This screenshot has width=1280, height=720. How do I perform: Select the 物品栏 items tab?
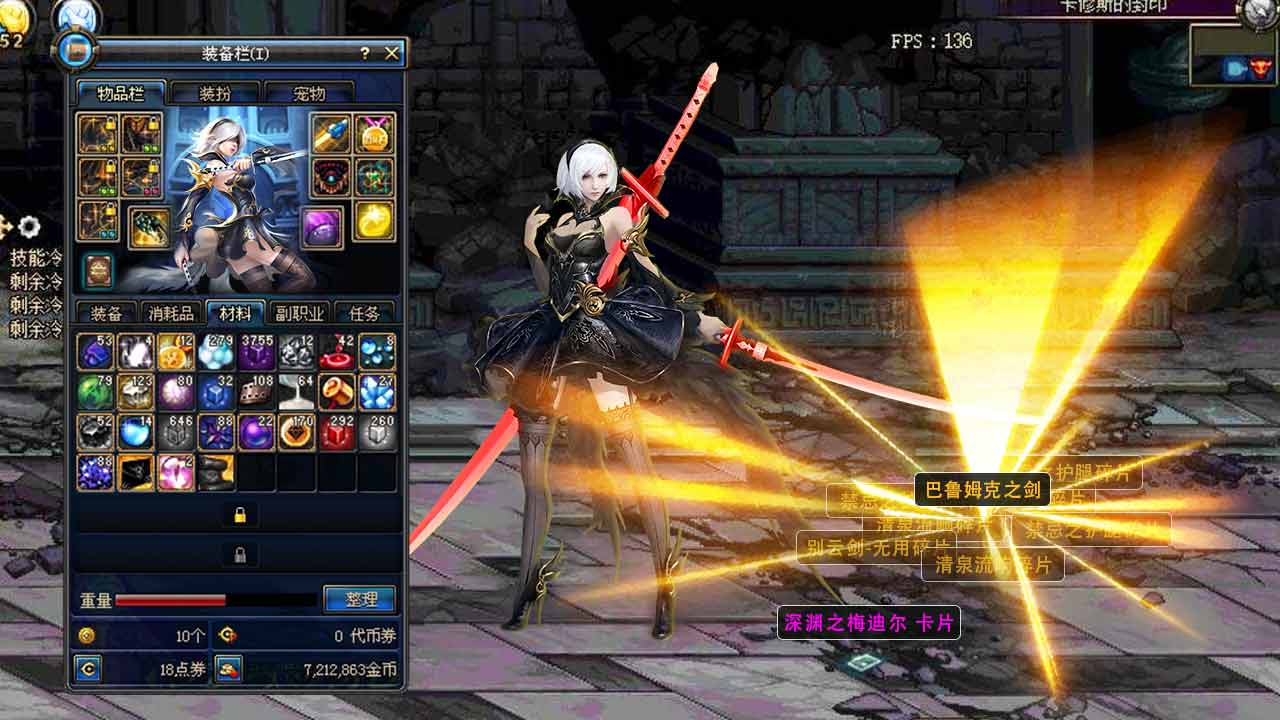point(121,94)
